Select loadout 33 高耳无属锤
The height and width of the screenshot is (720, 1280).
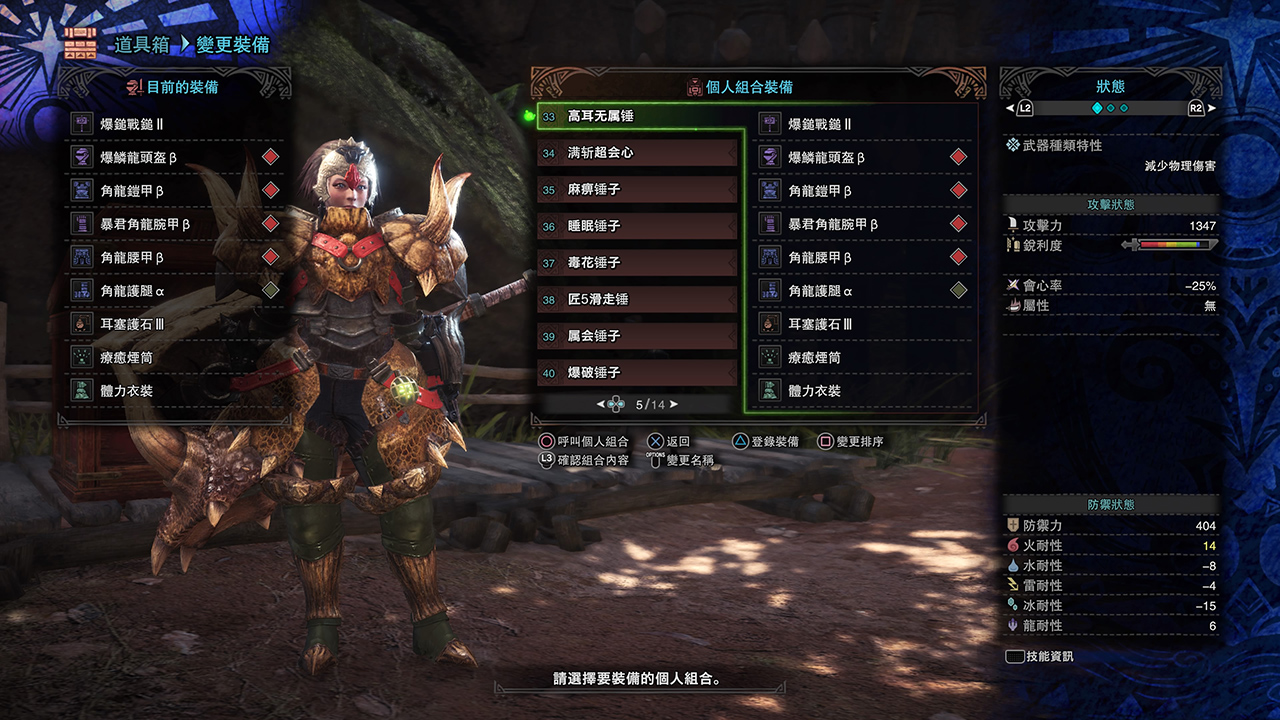(x=638, y=116)
